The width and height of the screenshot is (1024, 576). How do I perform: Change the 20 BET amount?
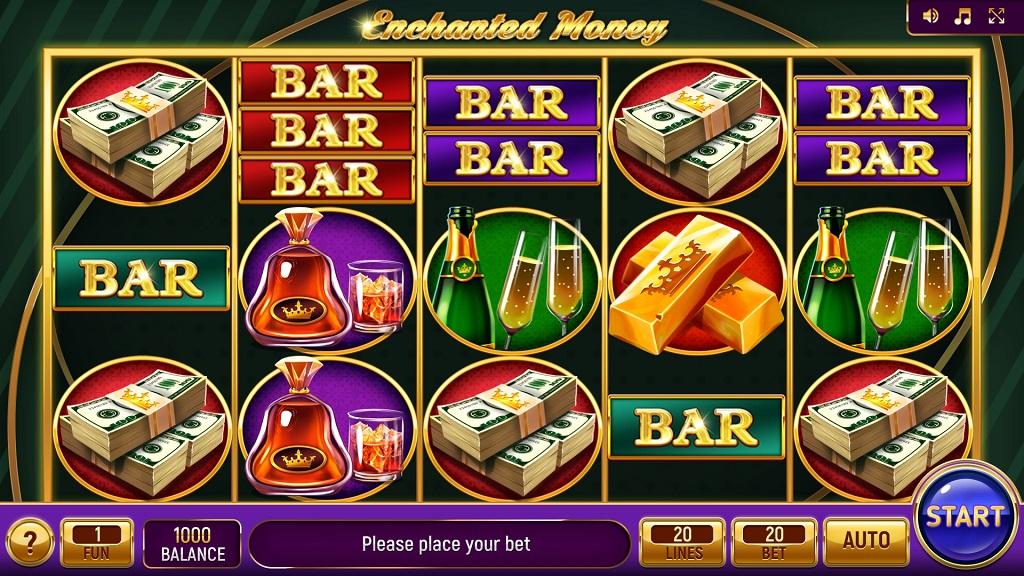tap(774, 542)
